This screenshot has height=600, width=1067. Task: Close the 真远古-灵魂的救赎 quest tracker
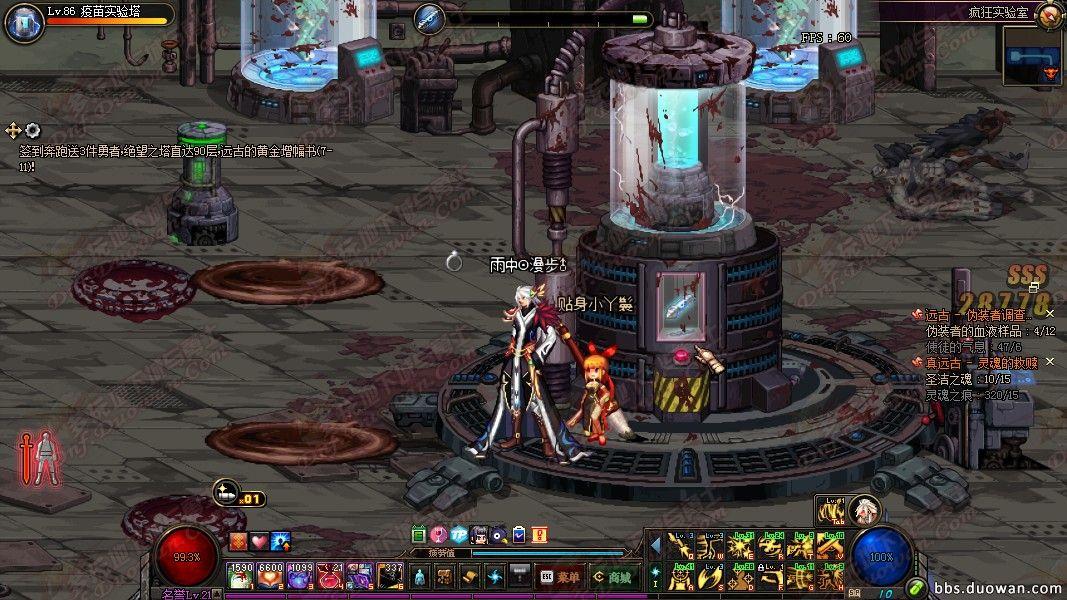[1050, 362]
